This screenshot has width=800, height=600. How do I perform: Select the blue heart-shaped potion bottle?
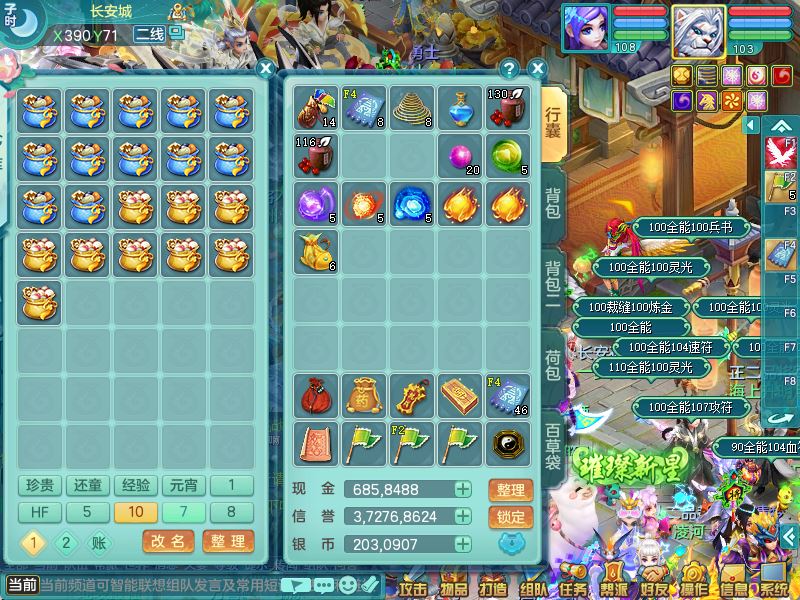coord(461,108)
